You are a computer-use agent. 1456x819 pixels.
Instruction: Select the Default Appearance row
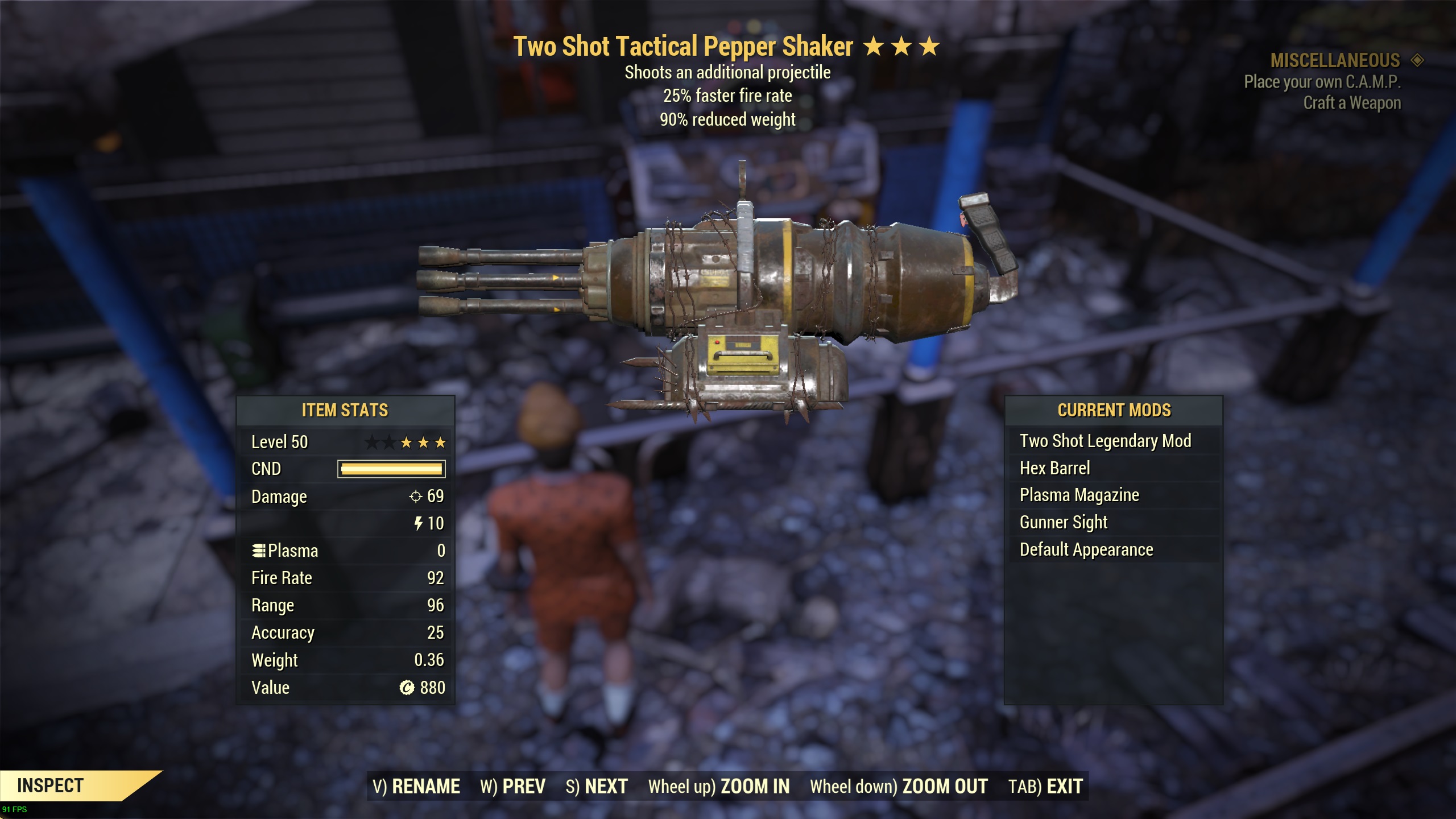(x=1086, y=549)
